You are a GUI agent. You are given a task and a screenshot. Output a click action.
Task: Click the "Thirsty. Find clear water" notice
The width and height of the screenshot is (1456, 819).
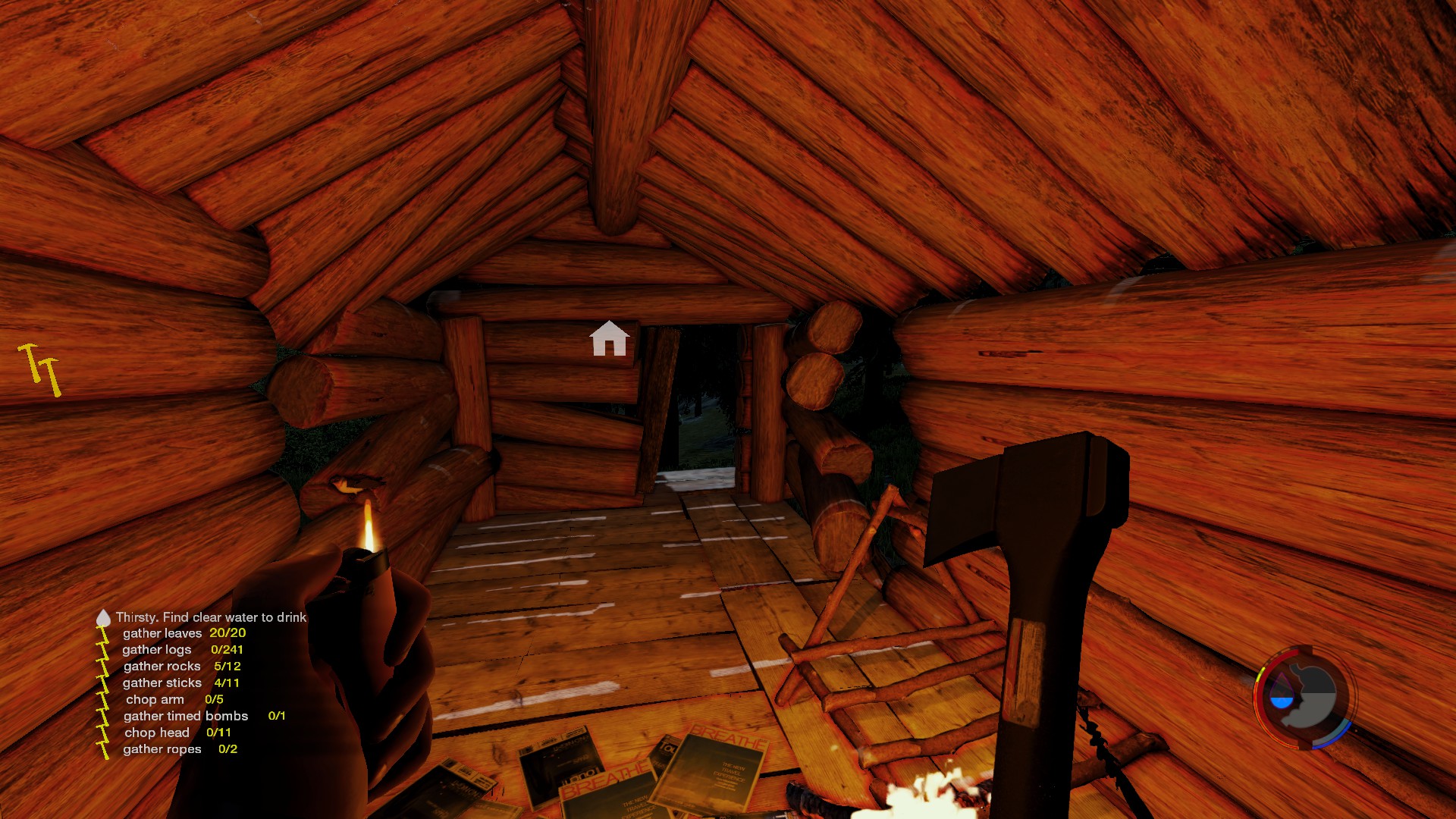[211, 617]
